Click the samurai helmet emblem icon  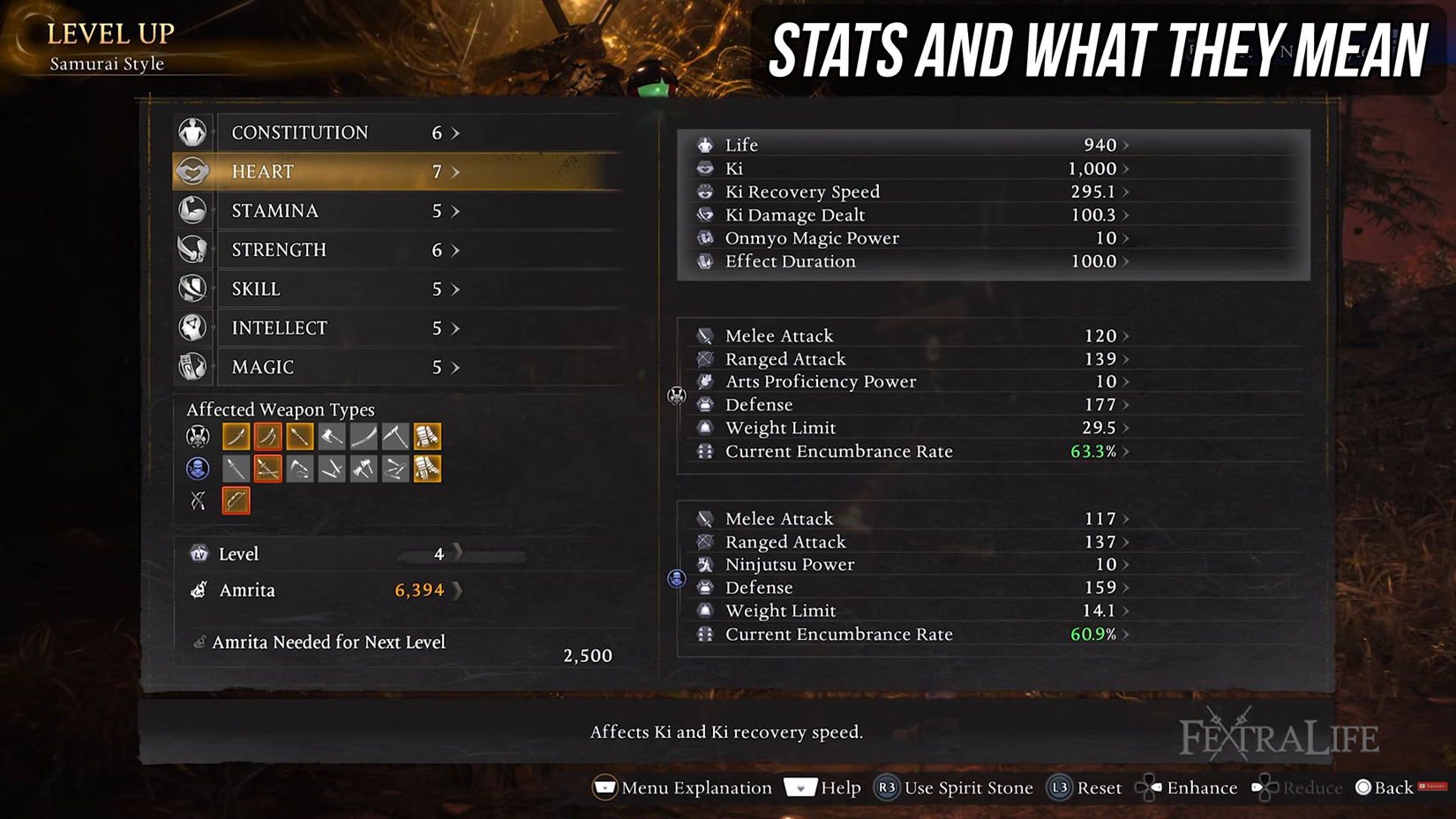point(196,435)
